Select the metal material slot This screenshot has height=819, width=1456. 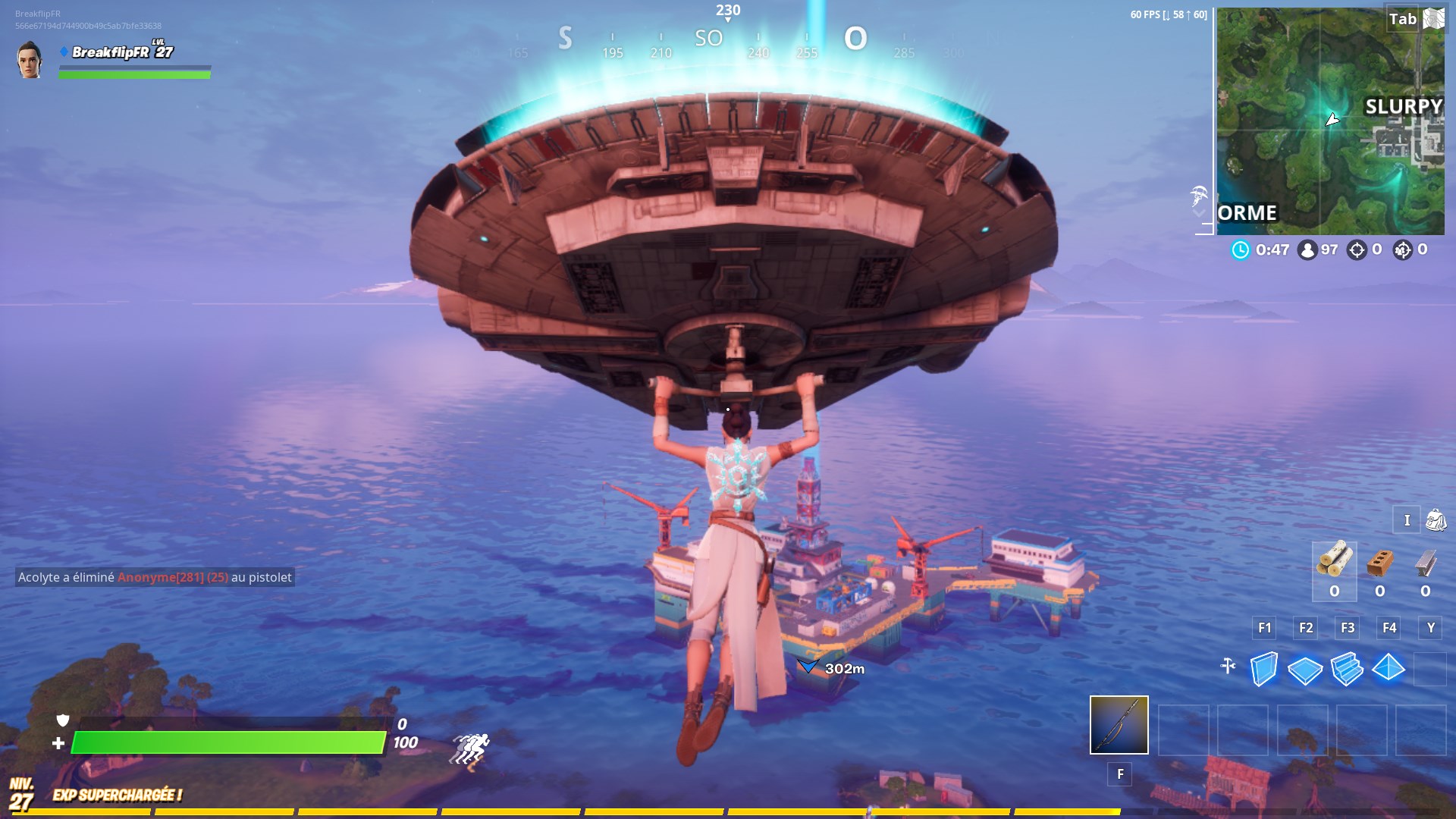(1426, 563)
